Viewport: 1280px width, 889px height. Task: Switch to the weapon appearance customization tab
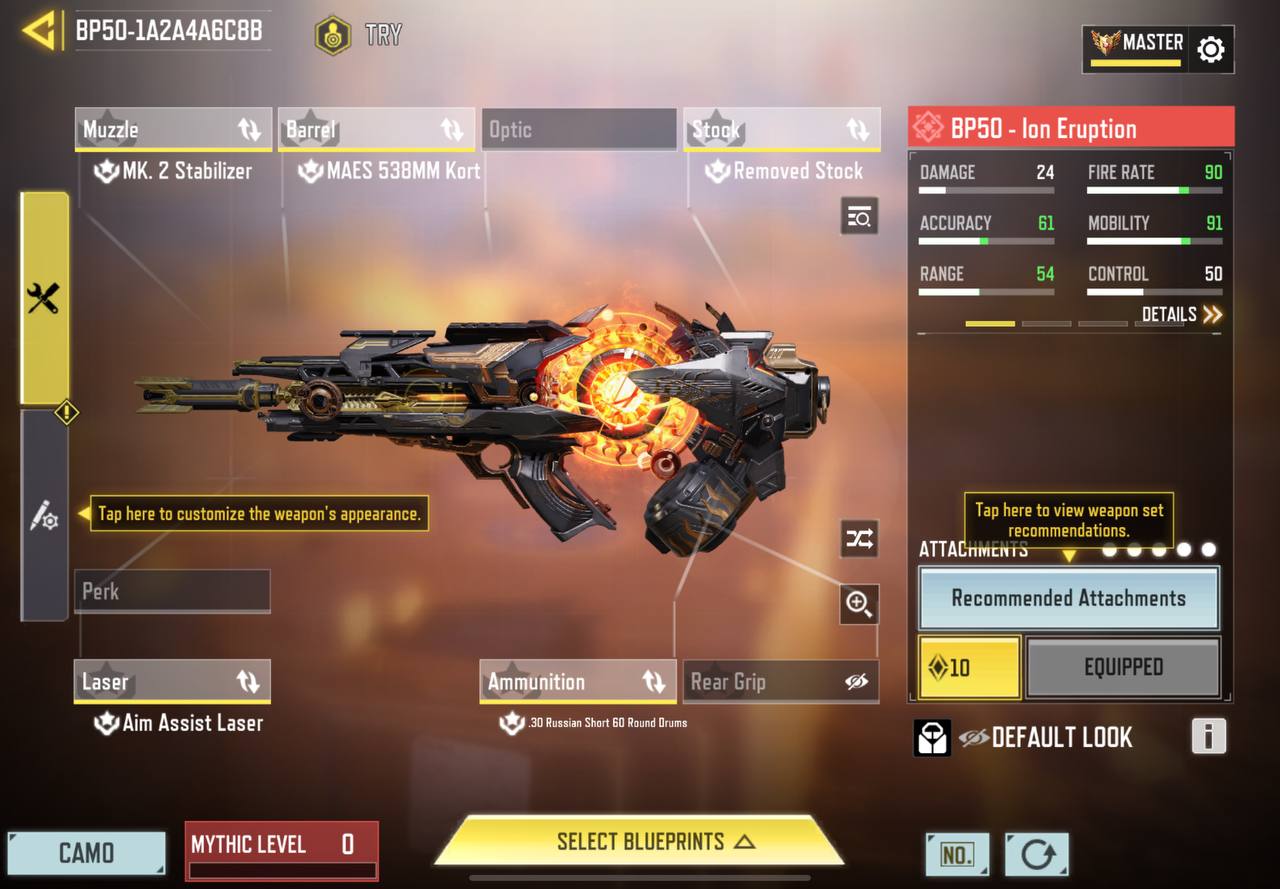pyautogui.click(x=44, y=516)
